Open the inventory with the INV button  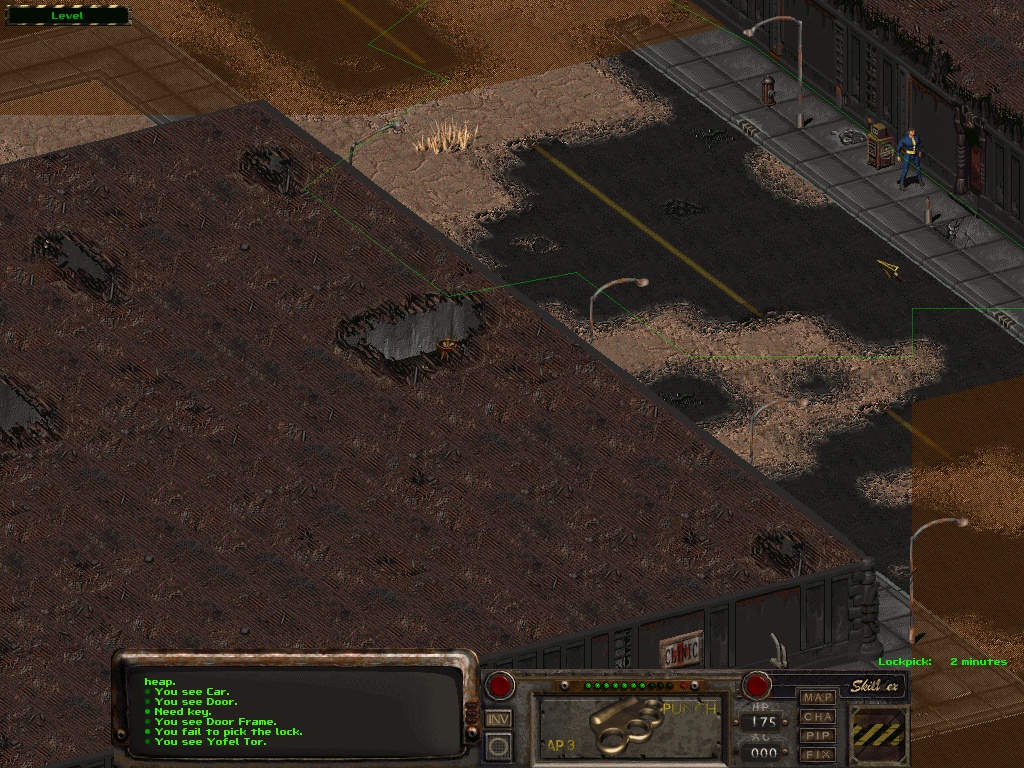click(498, 718)
